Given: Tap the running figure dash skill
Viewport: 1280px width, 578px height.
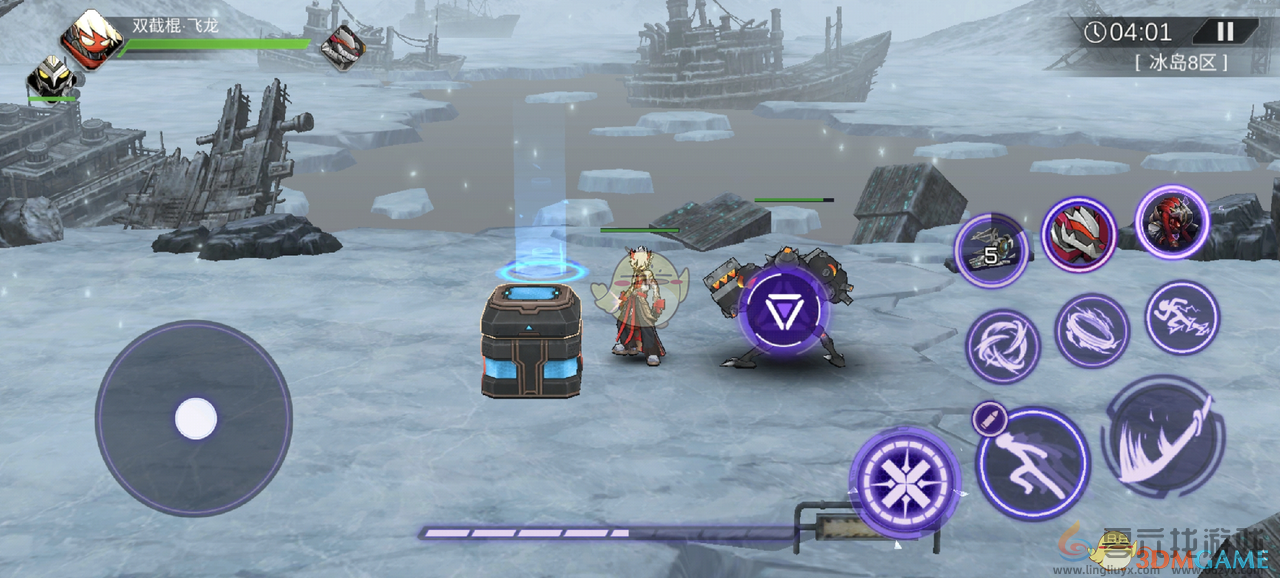Looking at the screenshot, I should 1032,463.
